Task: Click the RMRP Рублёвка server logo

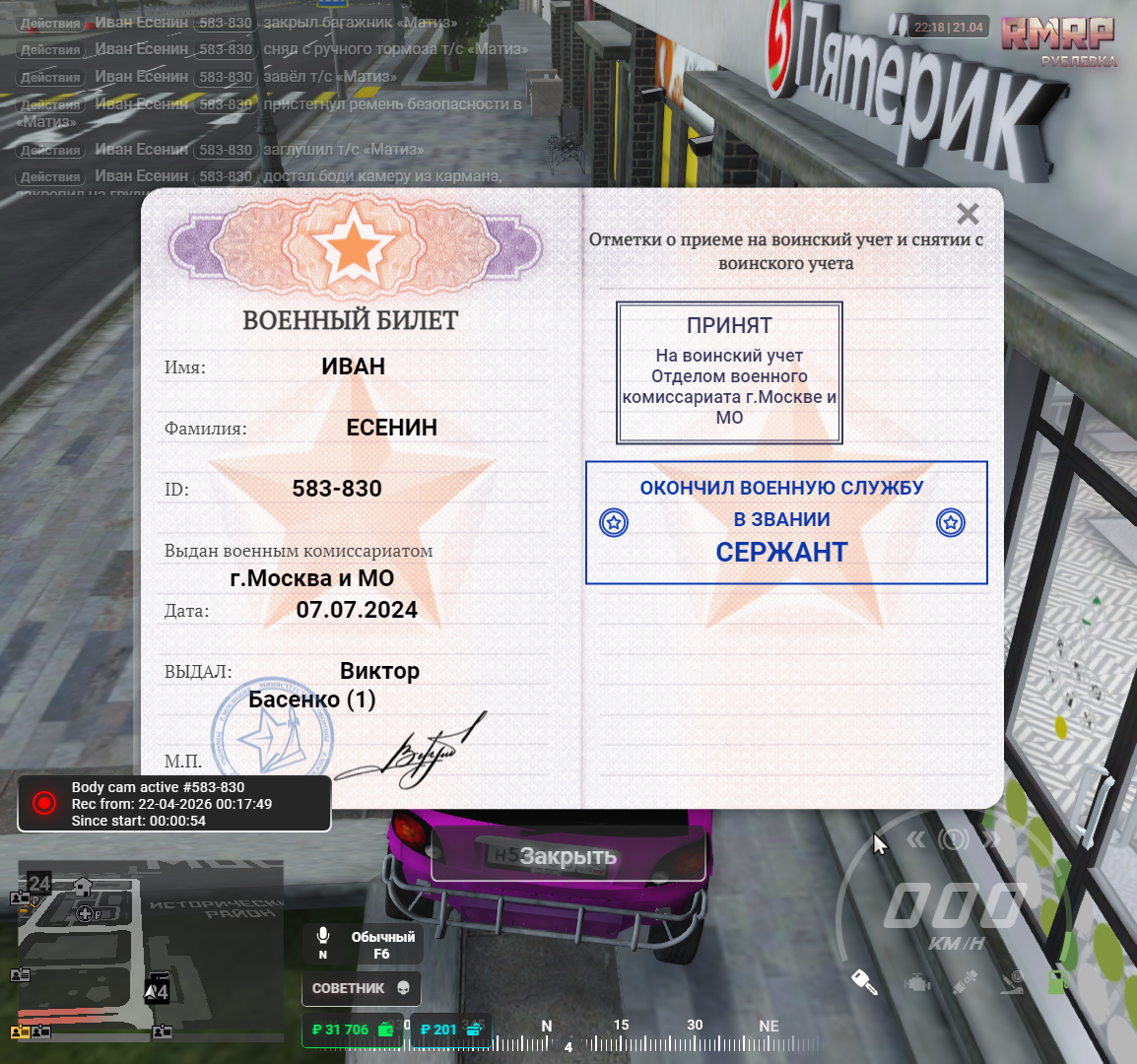Action: pos(1058,39)
